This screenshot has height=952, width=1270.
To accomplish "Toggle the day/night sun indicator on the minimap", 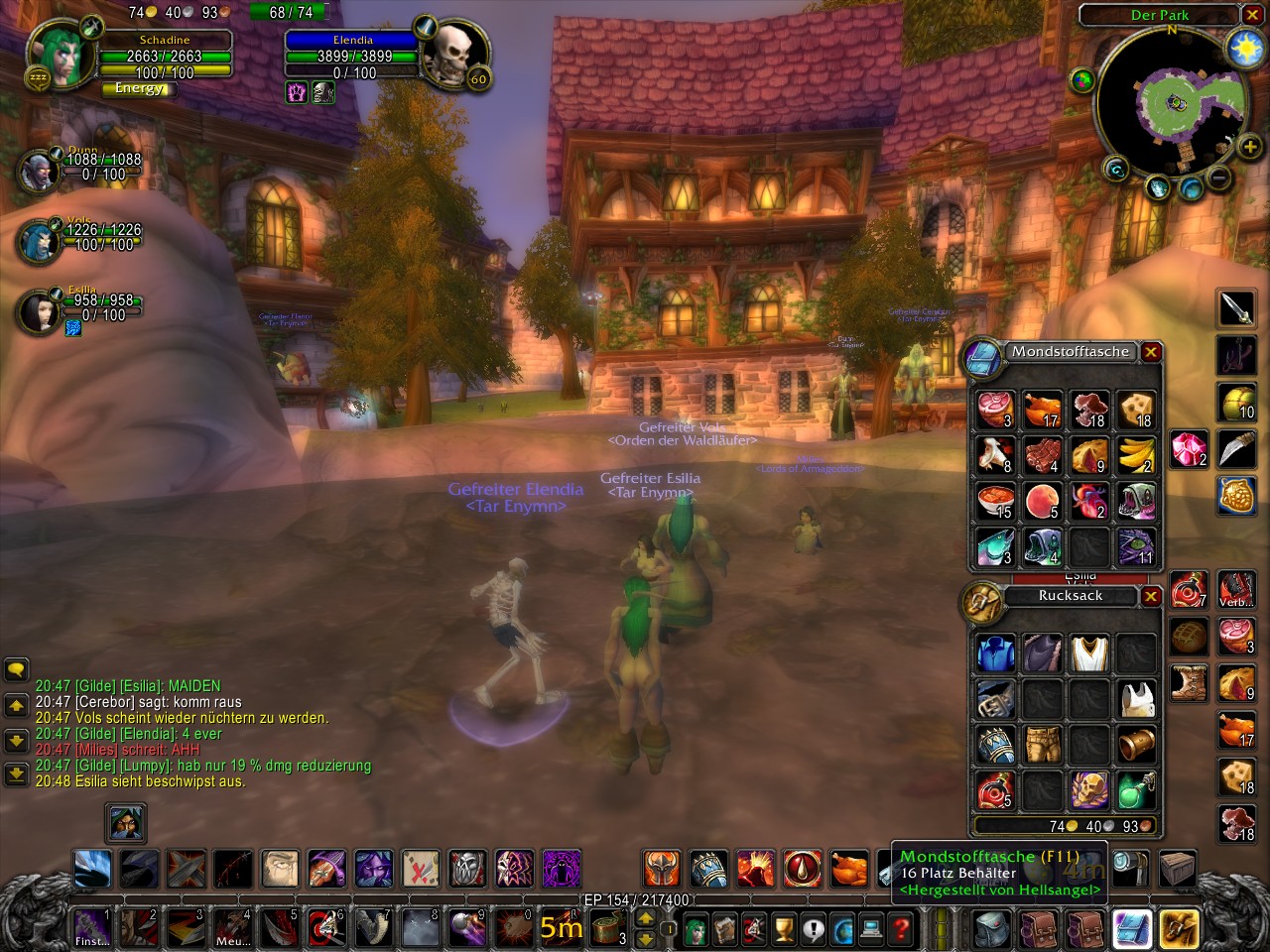I will click(1246, 46).
